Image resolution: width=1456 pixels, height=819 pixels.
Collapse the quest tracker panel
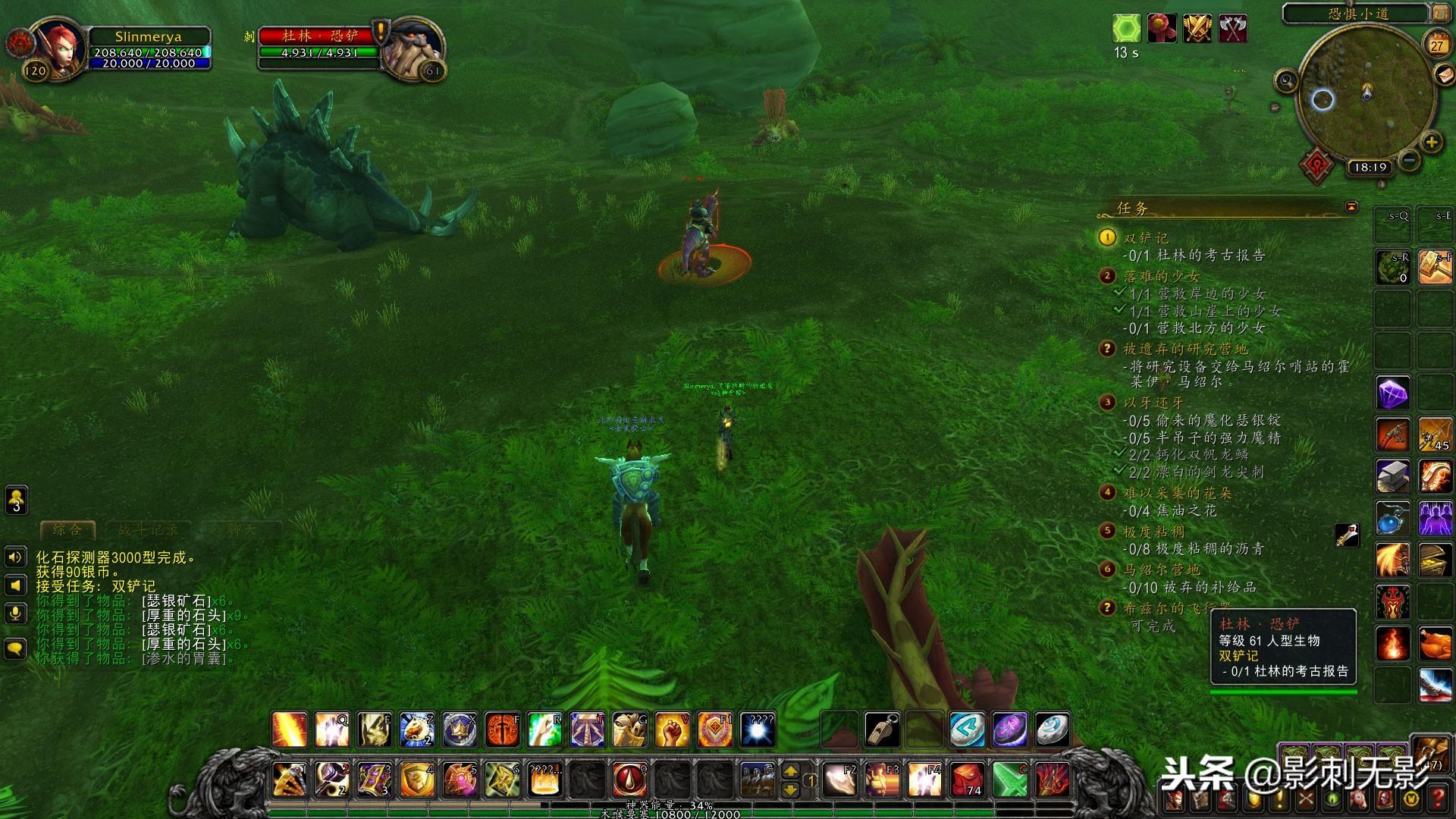point(1351,207)
